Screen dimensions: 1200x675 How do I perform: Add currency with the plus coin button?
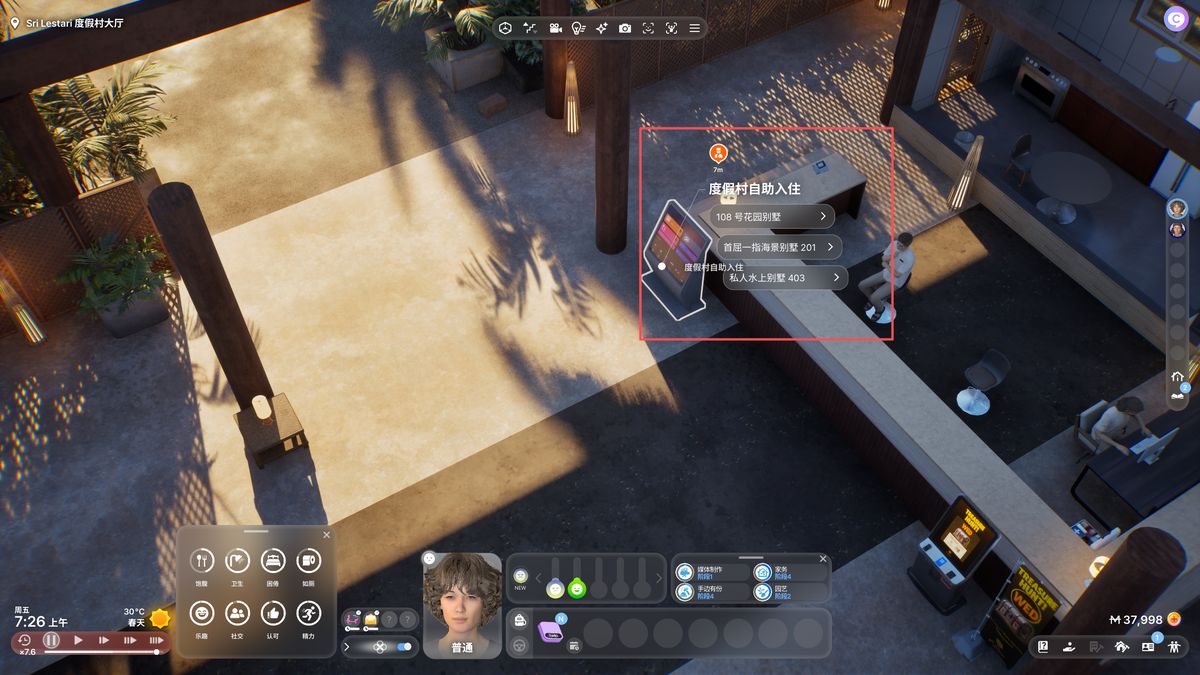pyautogui.click(x=1174, y=619)
